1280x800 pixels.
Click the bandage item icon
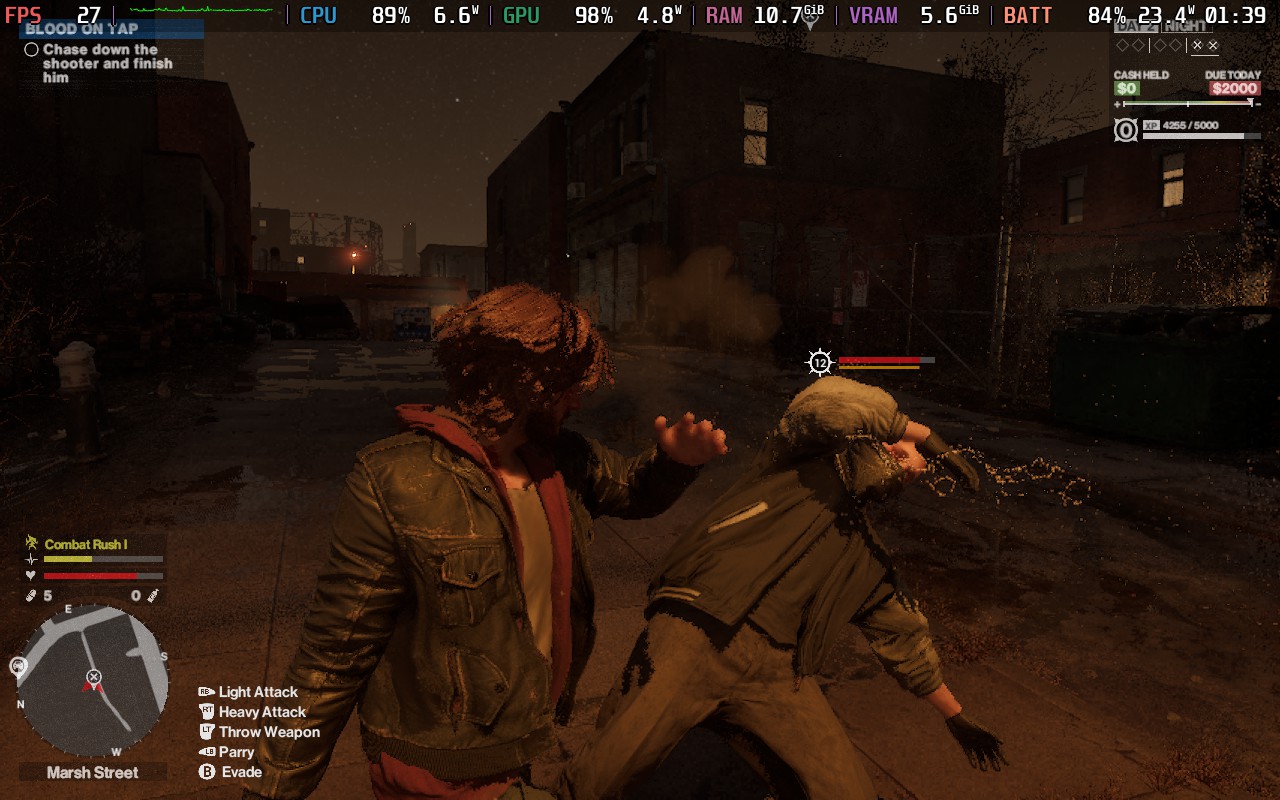click(31, 596)
